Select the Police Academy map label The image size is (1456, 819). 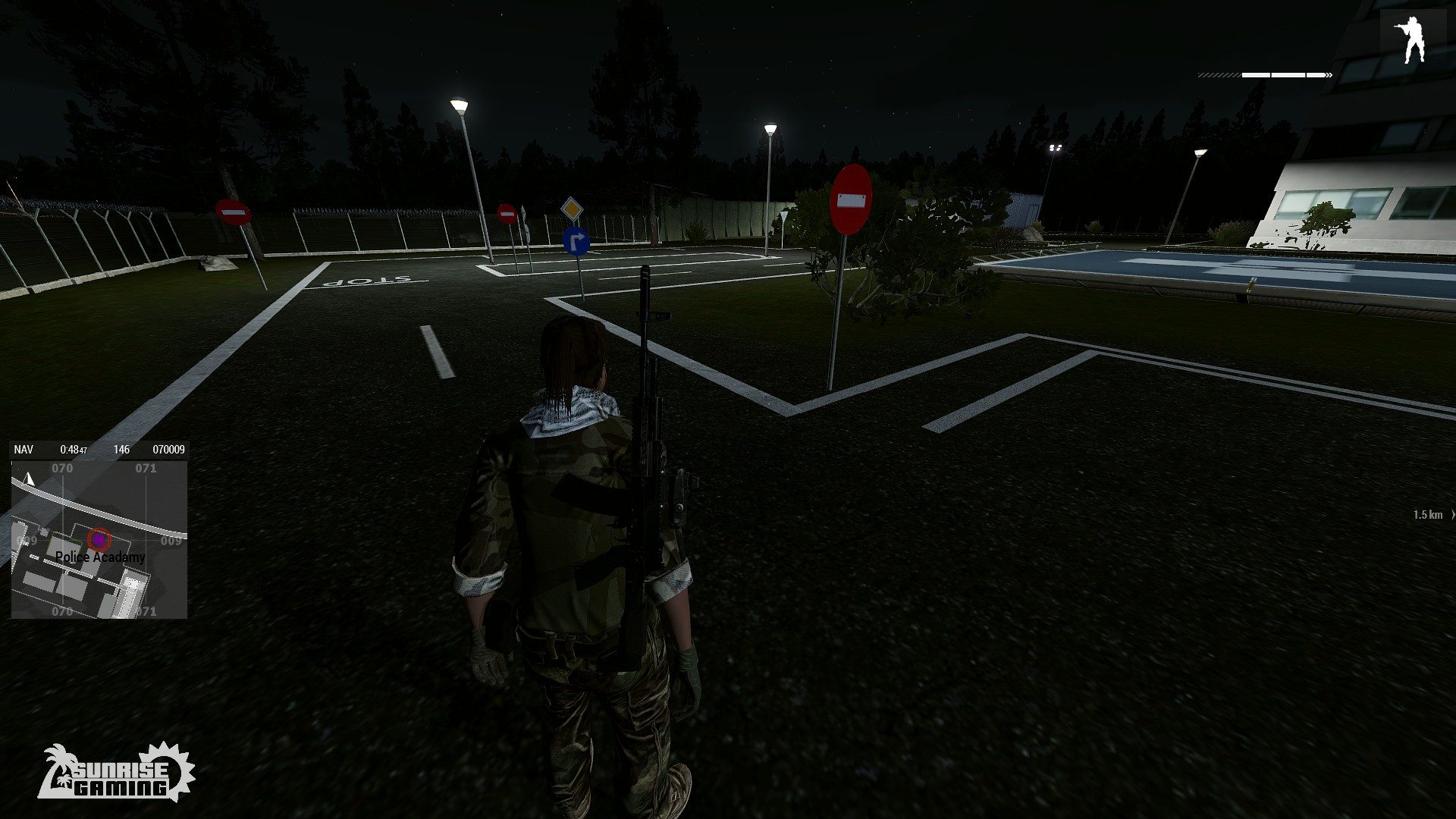coord(100,557)
